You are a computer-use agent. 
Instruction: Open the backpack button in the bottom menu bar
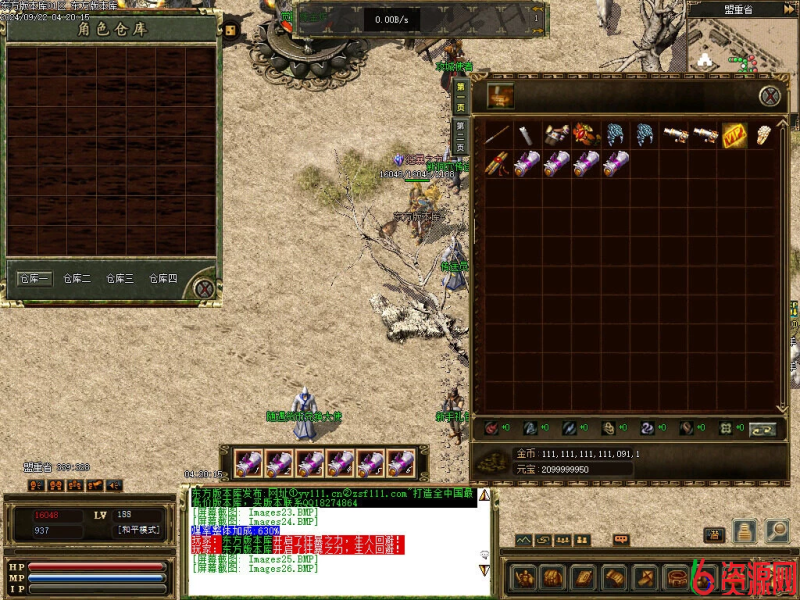(553, 578)
